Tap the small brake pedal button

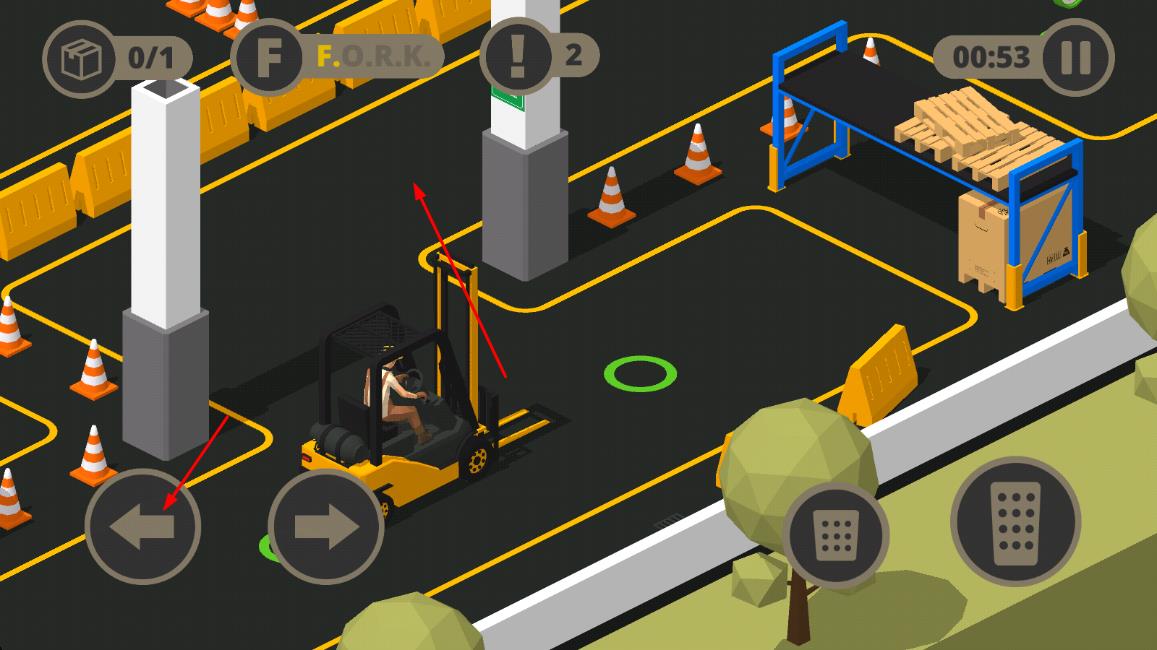pos(836,535)
